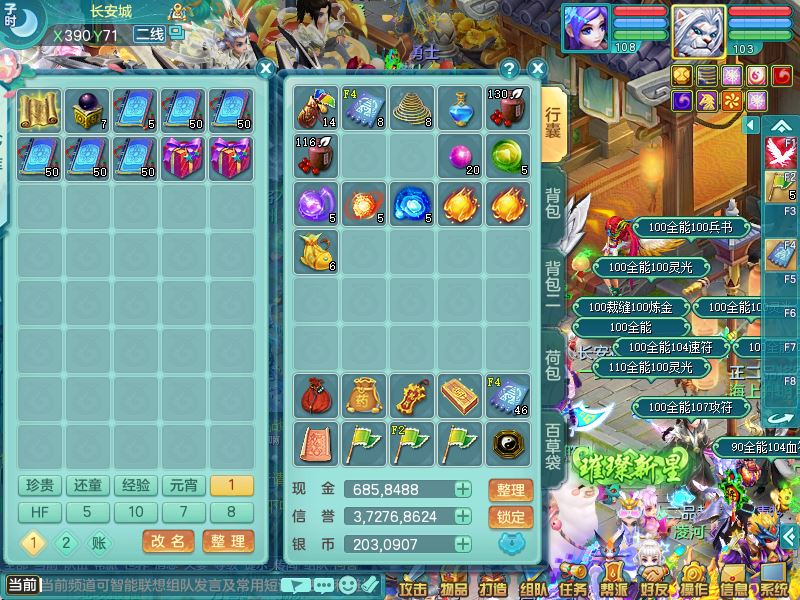
Task: Open the 任务 quest menu
Action: click(574, 586)
